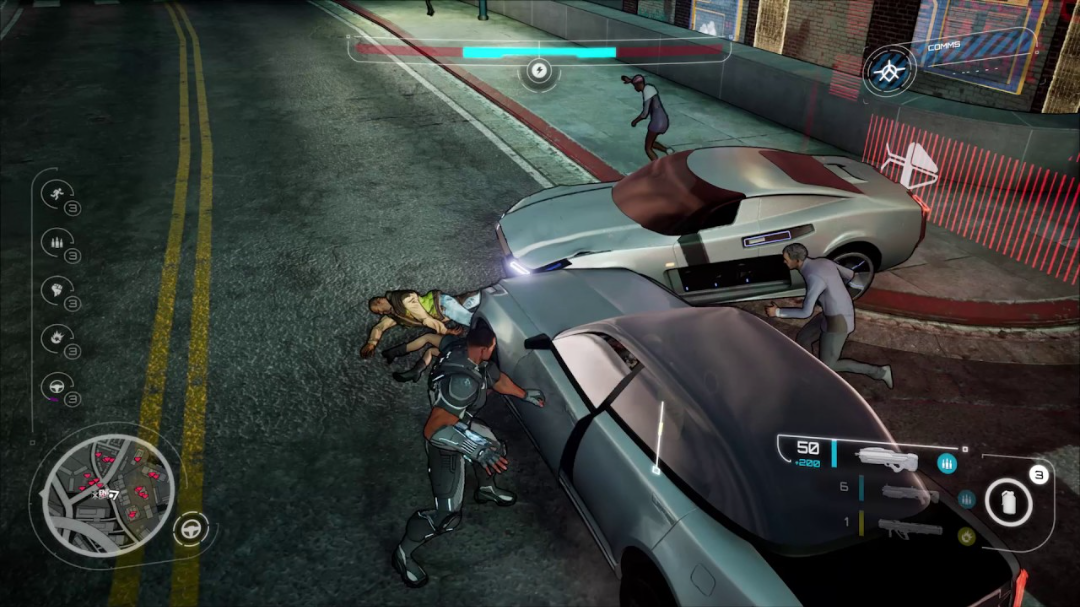Open the explosives skill icon
The height and width of the screenshot is (607, 1080).
(56, 337)
